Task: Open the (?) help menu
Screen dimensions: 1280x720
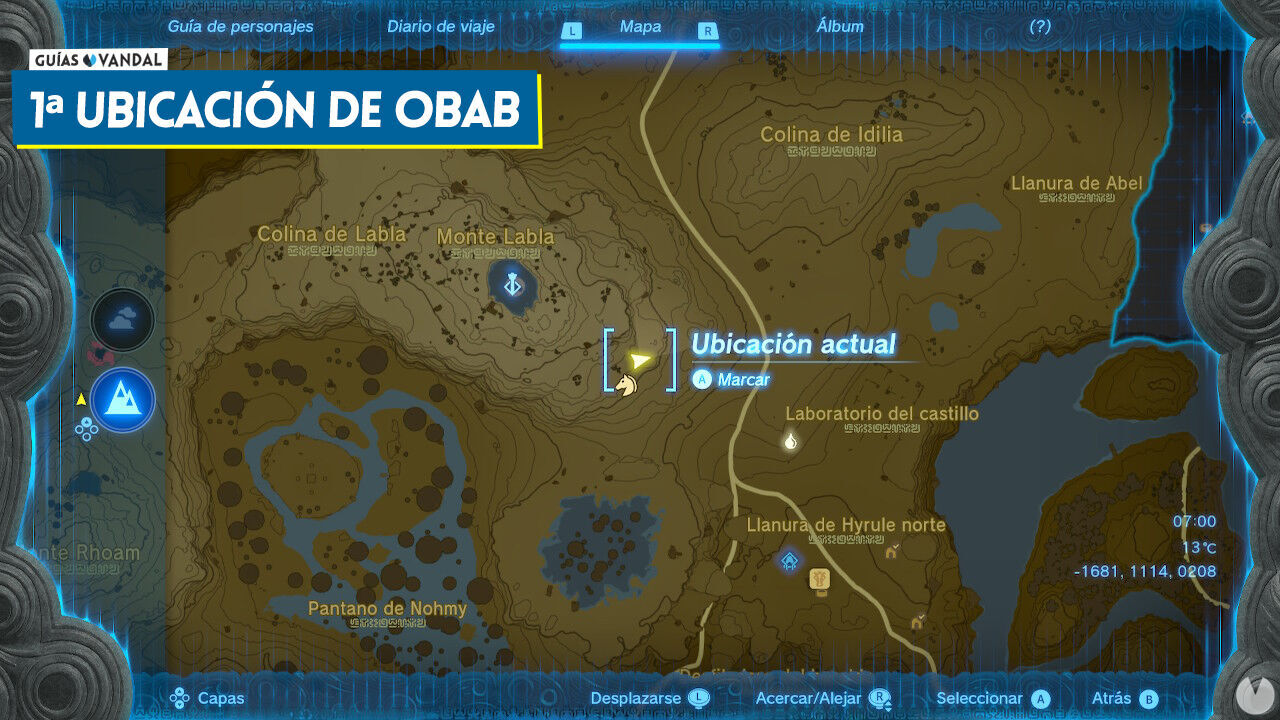Action: pos(1042,27)
